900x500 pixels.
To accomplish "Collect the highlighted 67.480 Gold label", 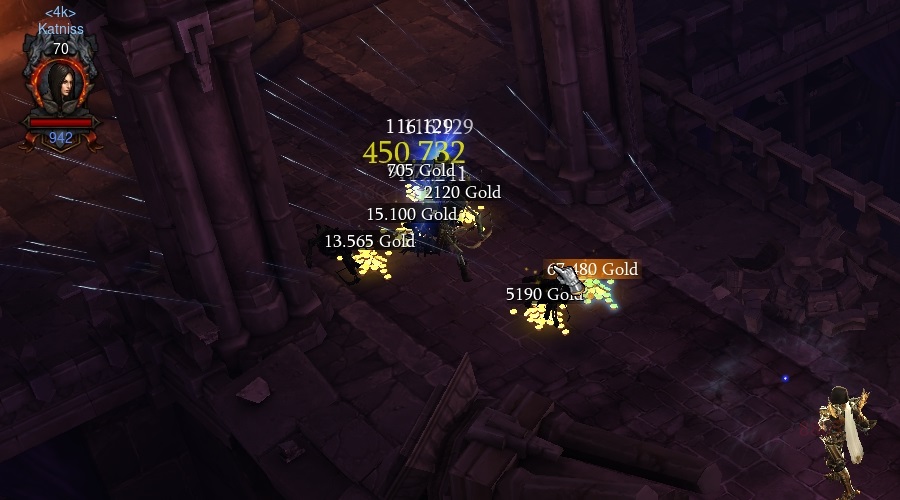I will click(x=592, y=269).
